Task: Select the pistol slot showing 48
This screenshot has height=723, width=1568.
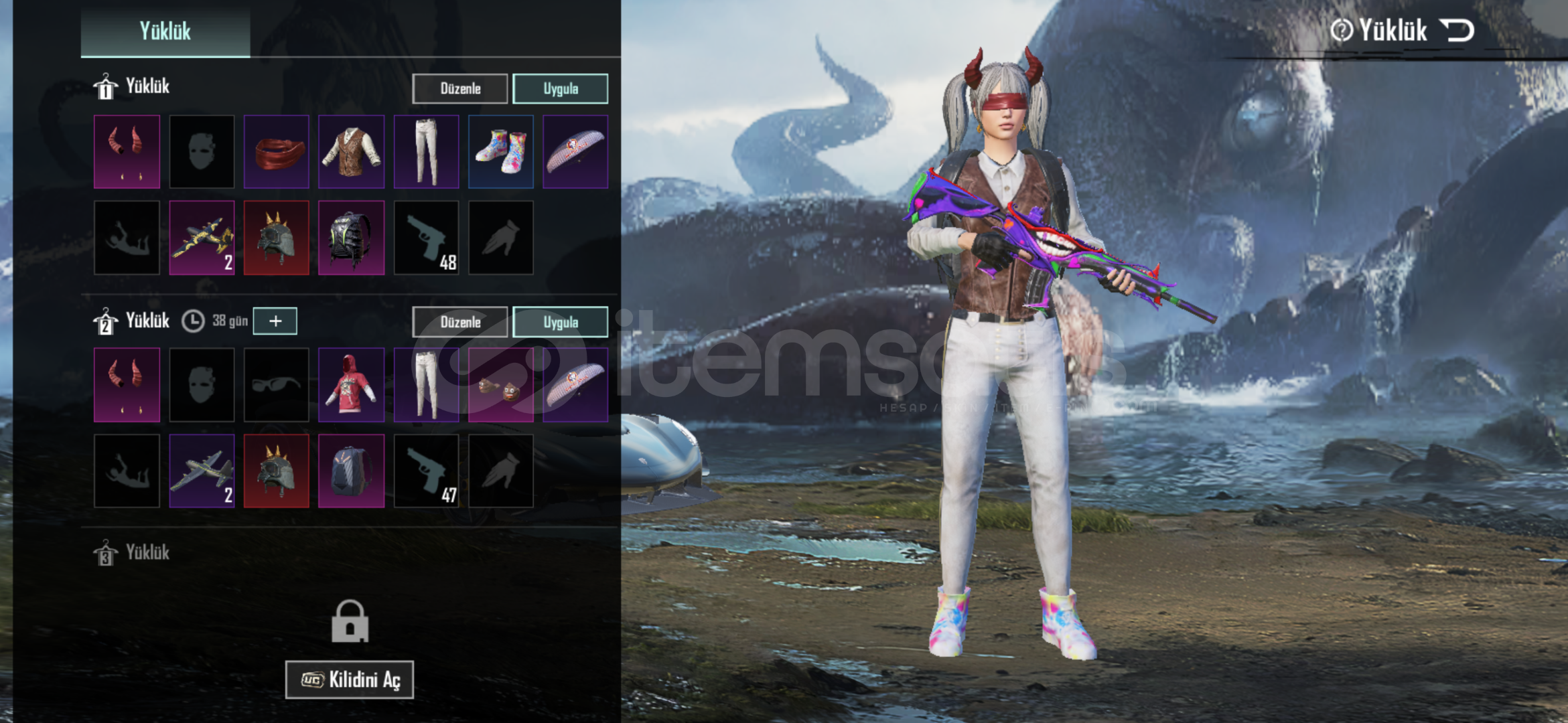Action: (427, 238)
